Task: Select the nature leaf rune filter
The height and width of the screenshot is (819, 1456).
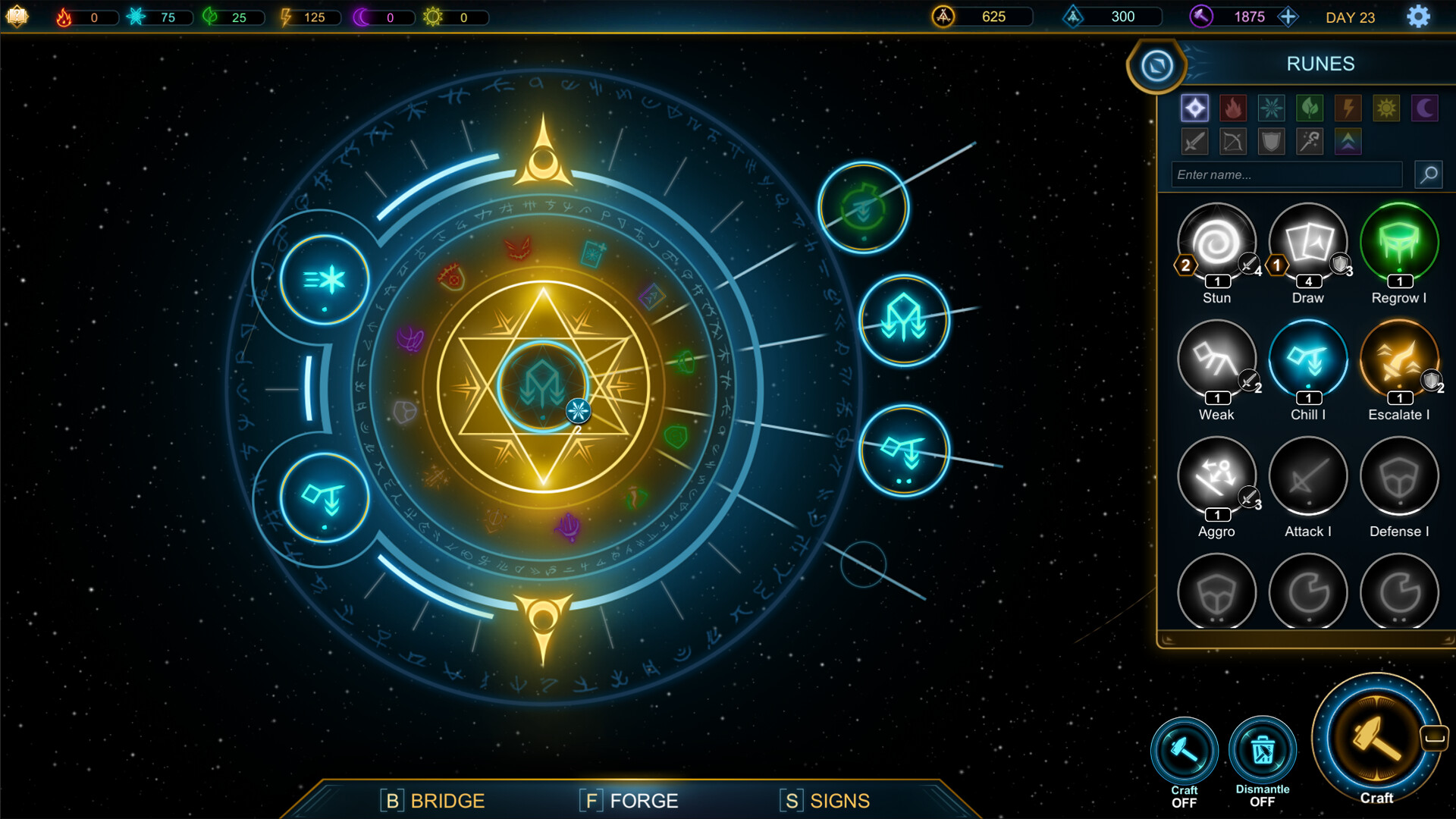Action: coord(1310,108)
